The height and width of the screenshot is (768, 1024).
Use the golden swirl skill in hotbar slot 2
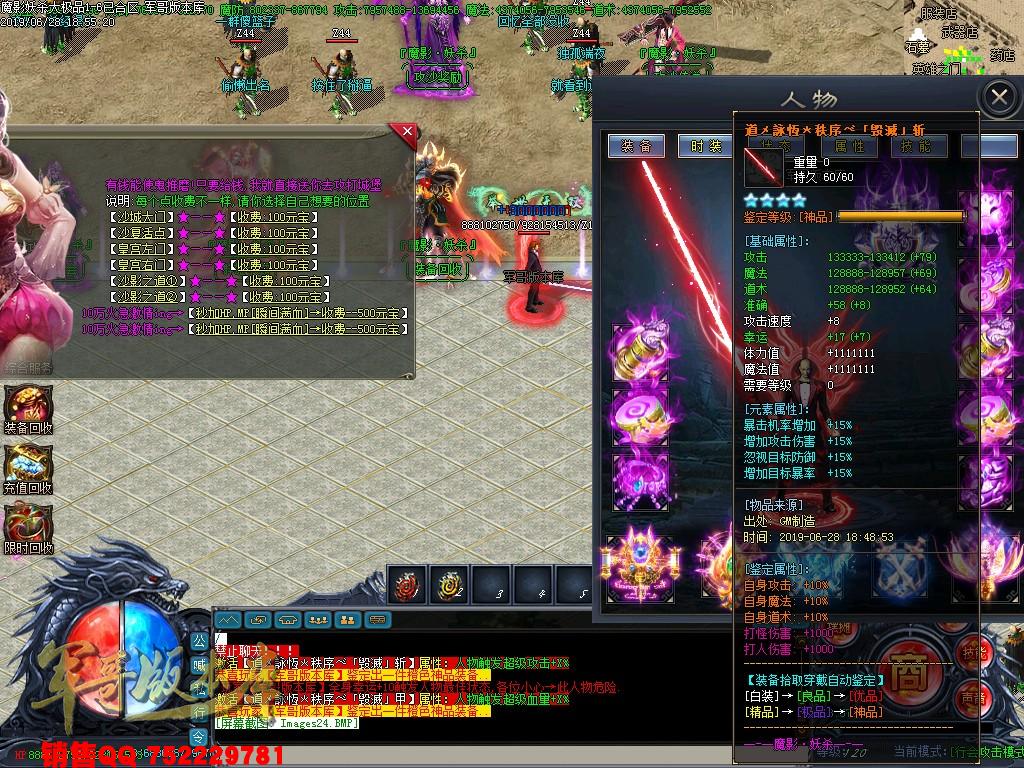449,586
